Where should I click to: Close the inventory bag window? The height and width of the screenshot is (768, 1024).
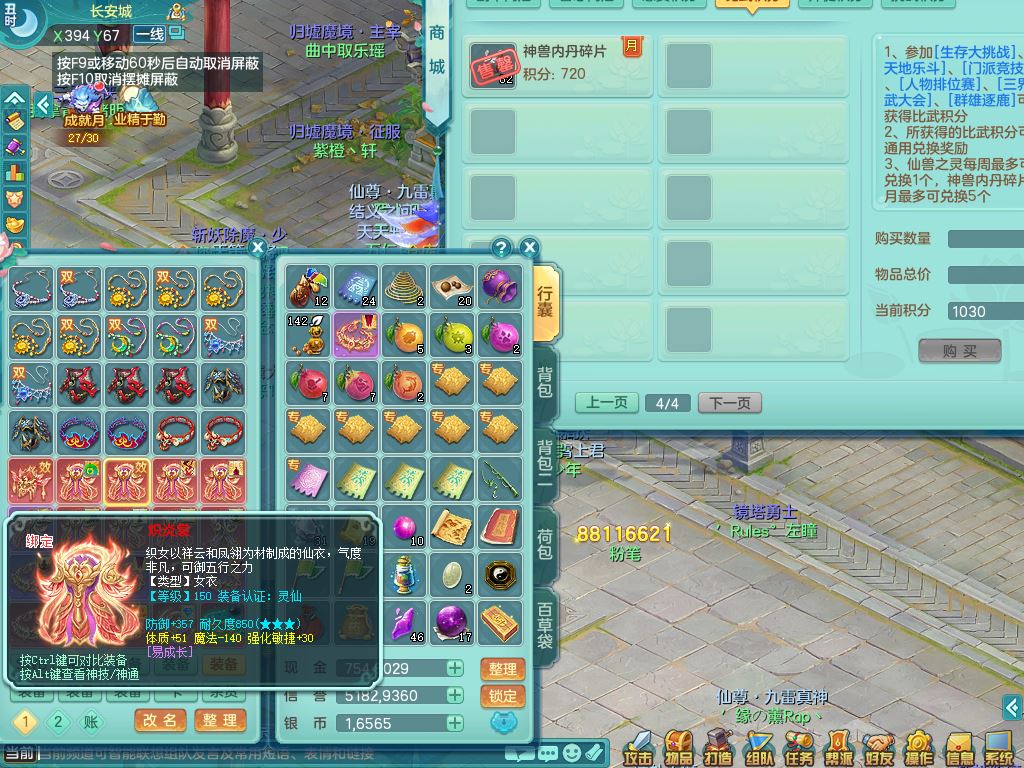[530, 247]
